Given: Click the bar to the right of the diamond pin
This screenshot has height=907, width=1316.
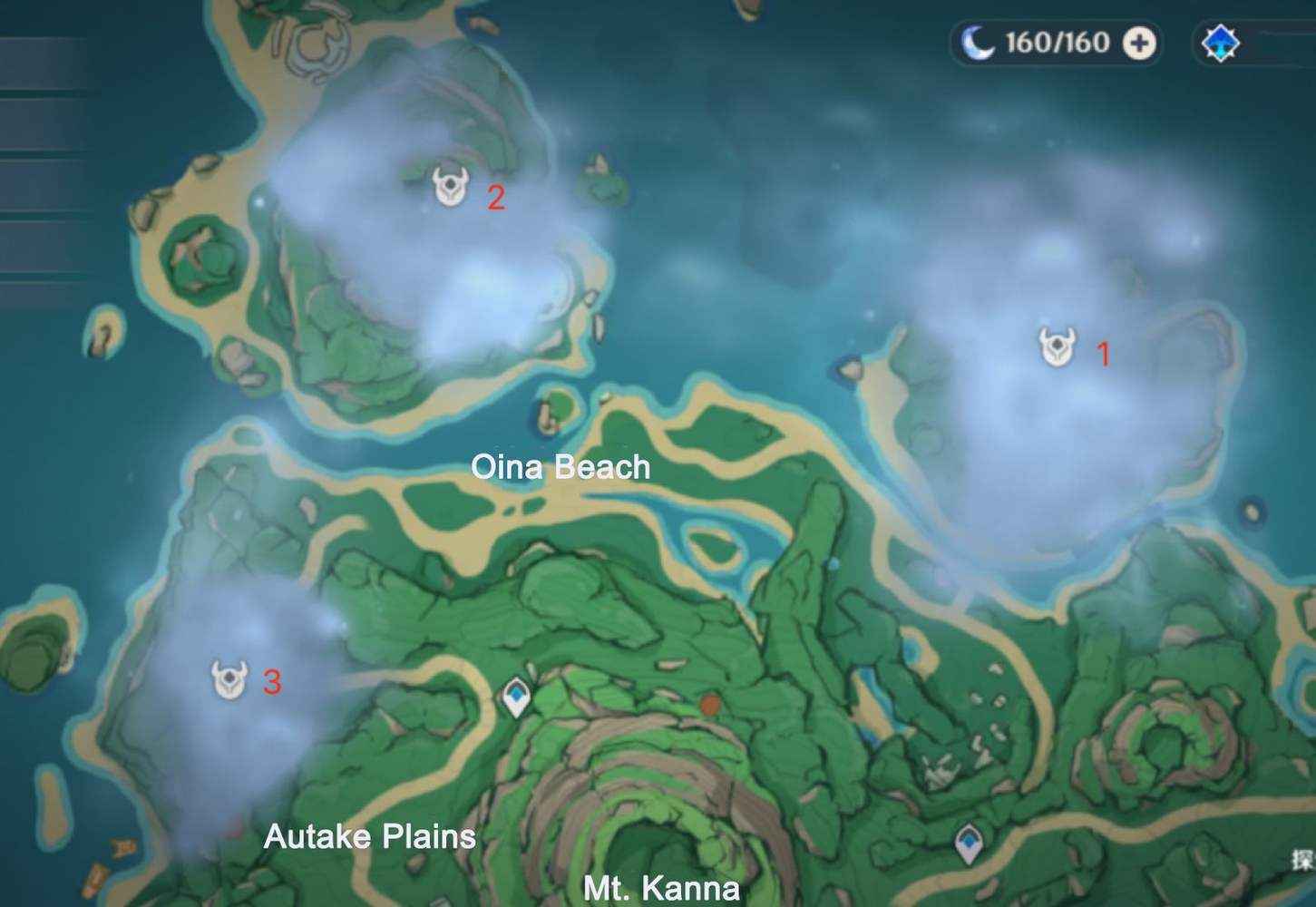Looking at the screenshot, I should click(1279, 42).
